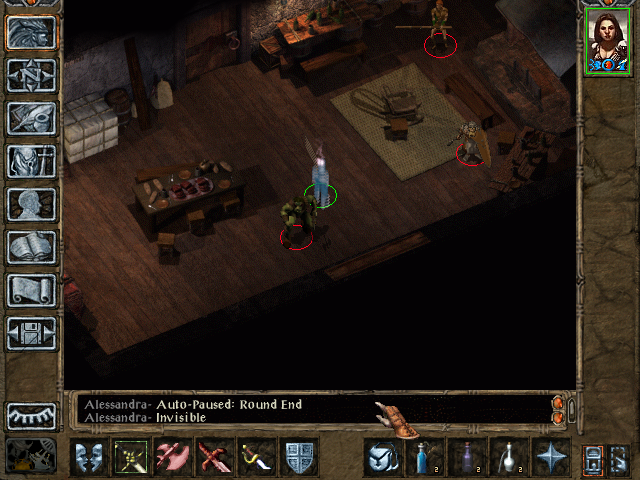Equip the axe weapon slot
This screenshot has height=480, width=640.
[172, 457]
